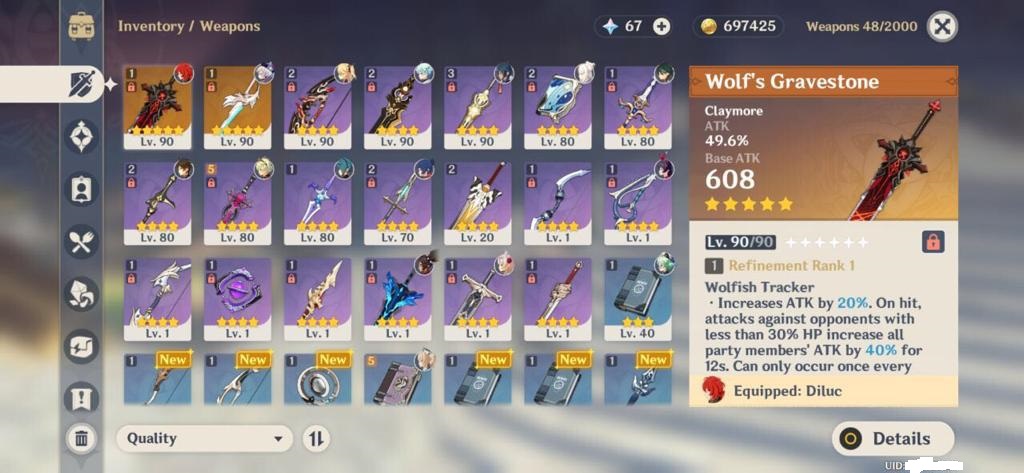Close the inventory screen
Image resolution: width=1024 pixels, height=473 pixels.
[x=941, y=27]
